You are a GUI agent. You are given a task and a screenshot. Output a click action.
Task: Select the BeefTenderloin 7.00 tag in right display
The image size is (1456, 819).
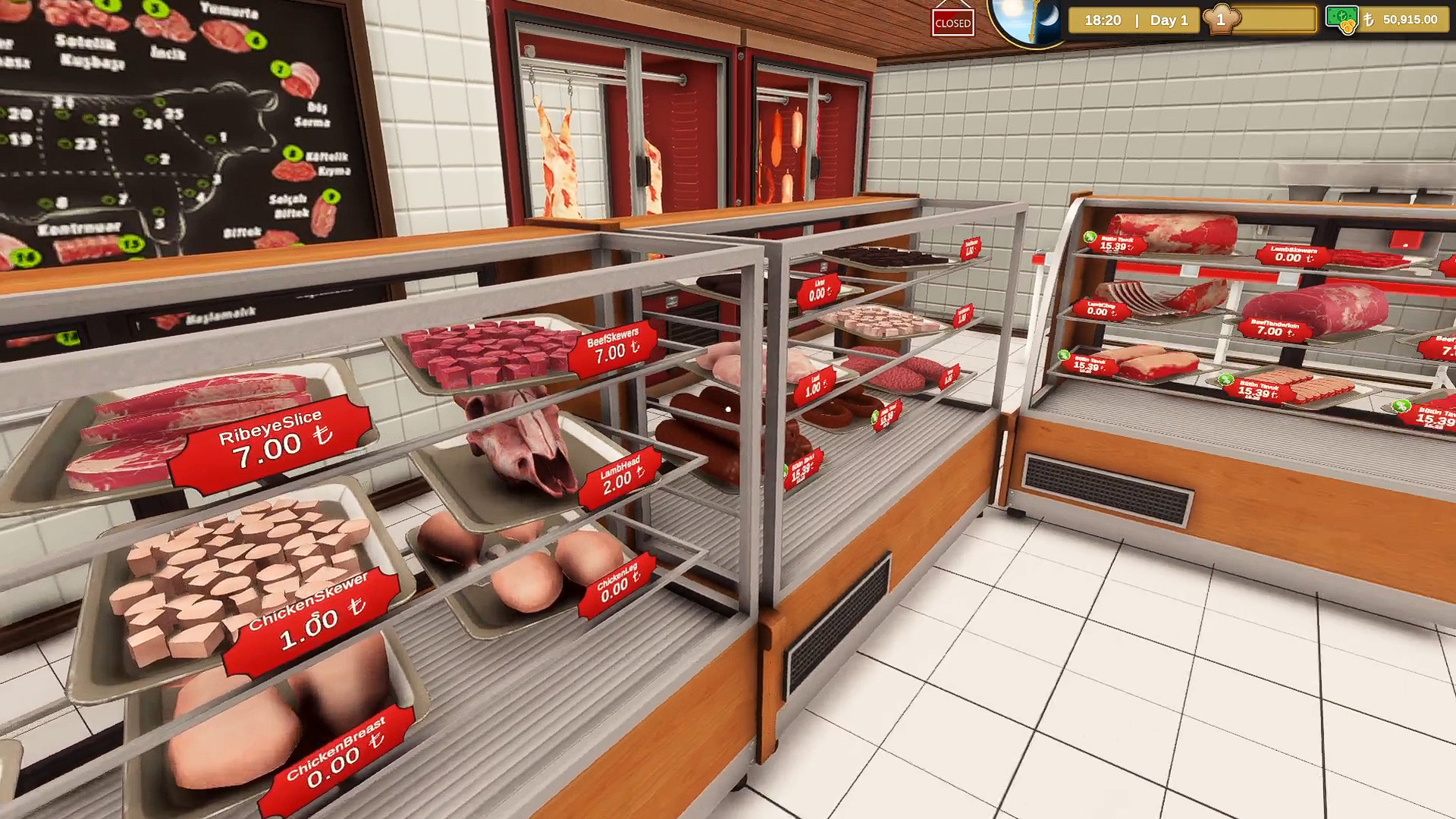pos(1274,328)
